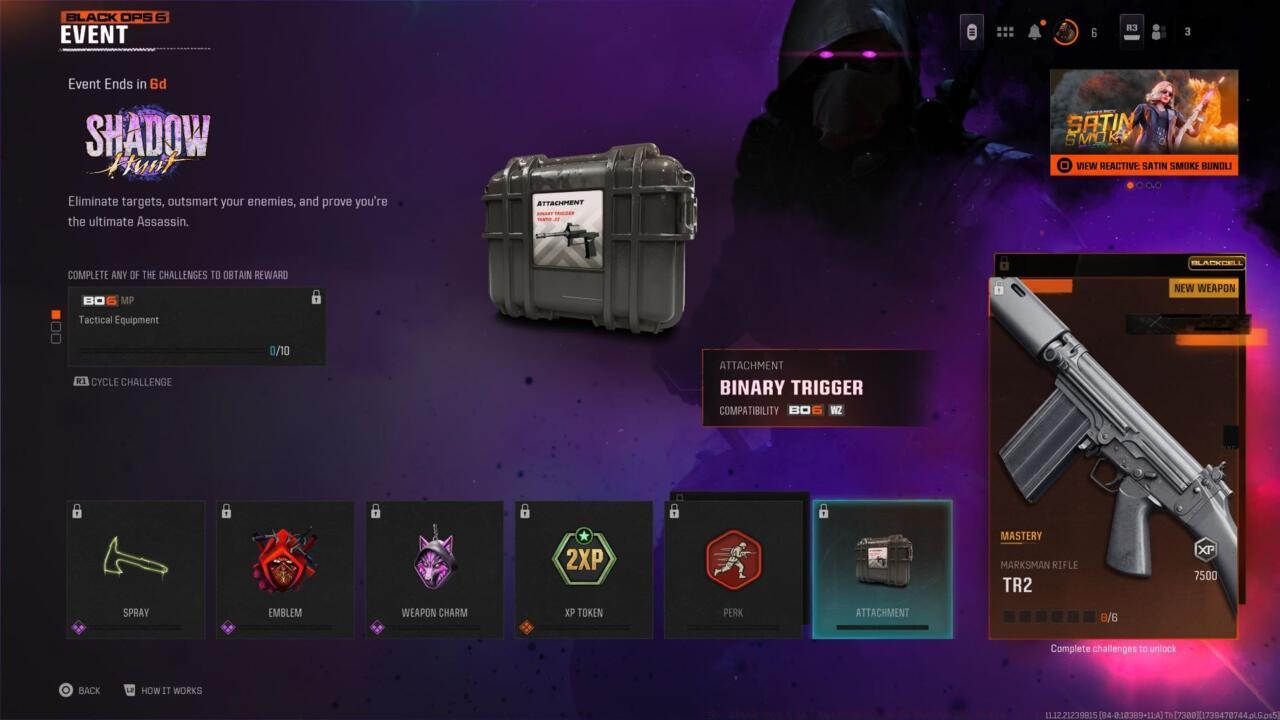Open the grid menu icon
This screenshot has height=720, width=1280.
(x=1004, y=30)
